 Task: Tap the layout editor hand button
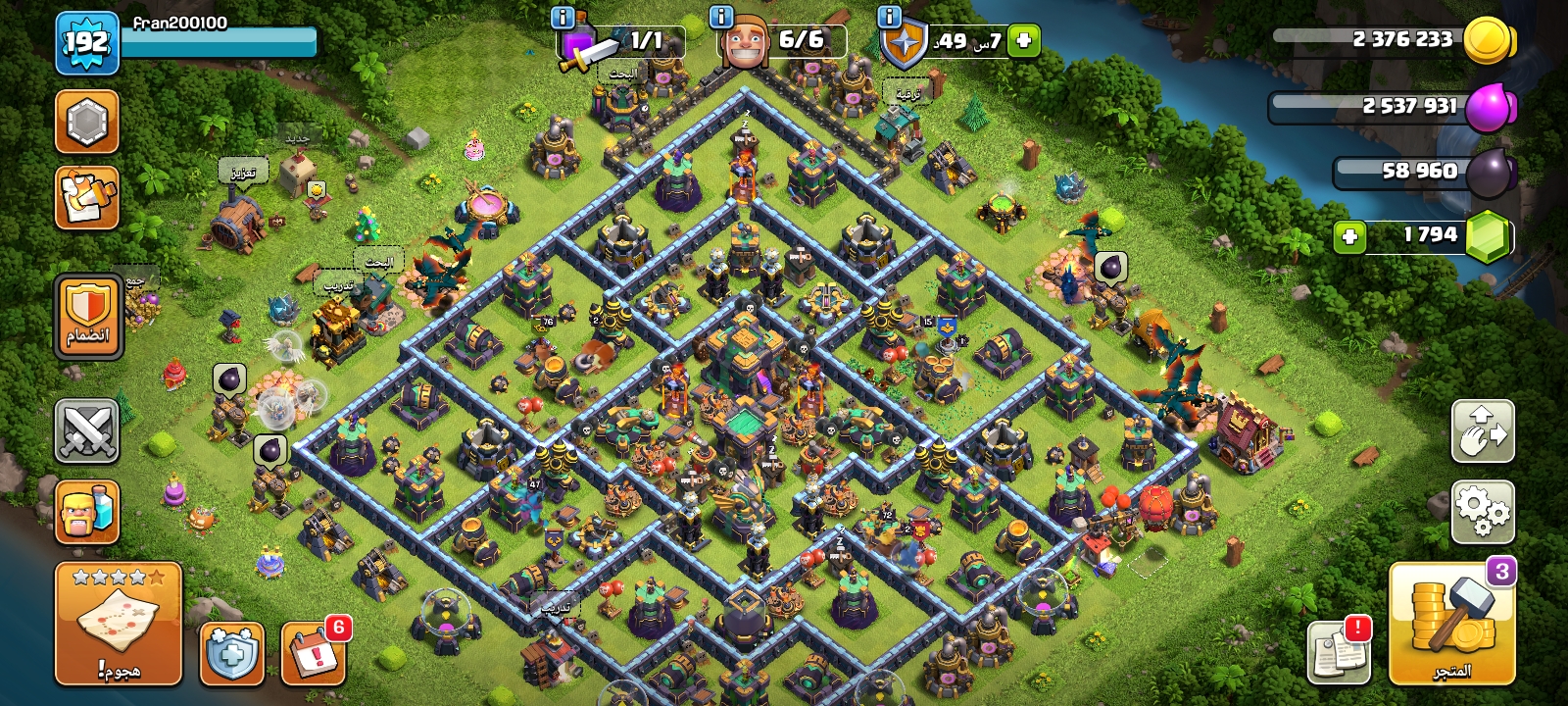click(x=1483, y=431)
